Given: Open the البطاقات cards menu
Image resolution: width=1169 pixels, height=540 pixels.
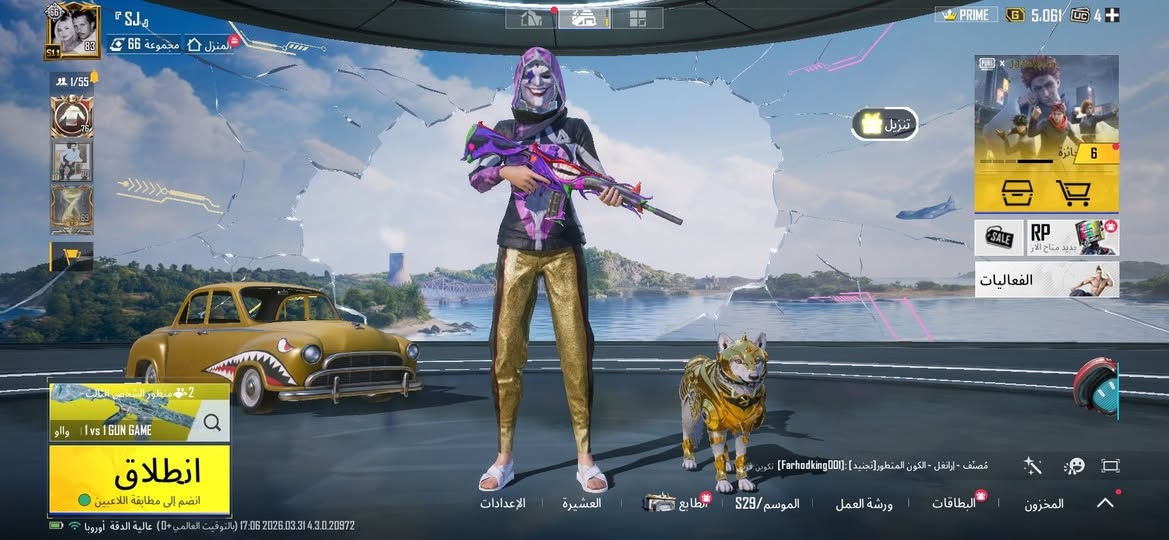Looking at the screenshot, I should pyautogui.click(x=953, y=503).
